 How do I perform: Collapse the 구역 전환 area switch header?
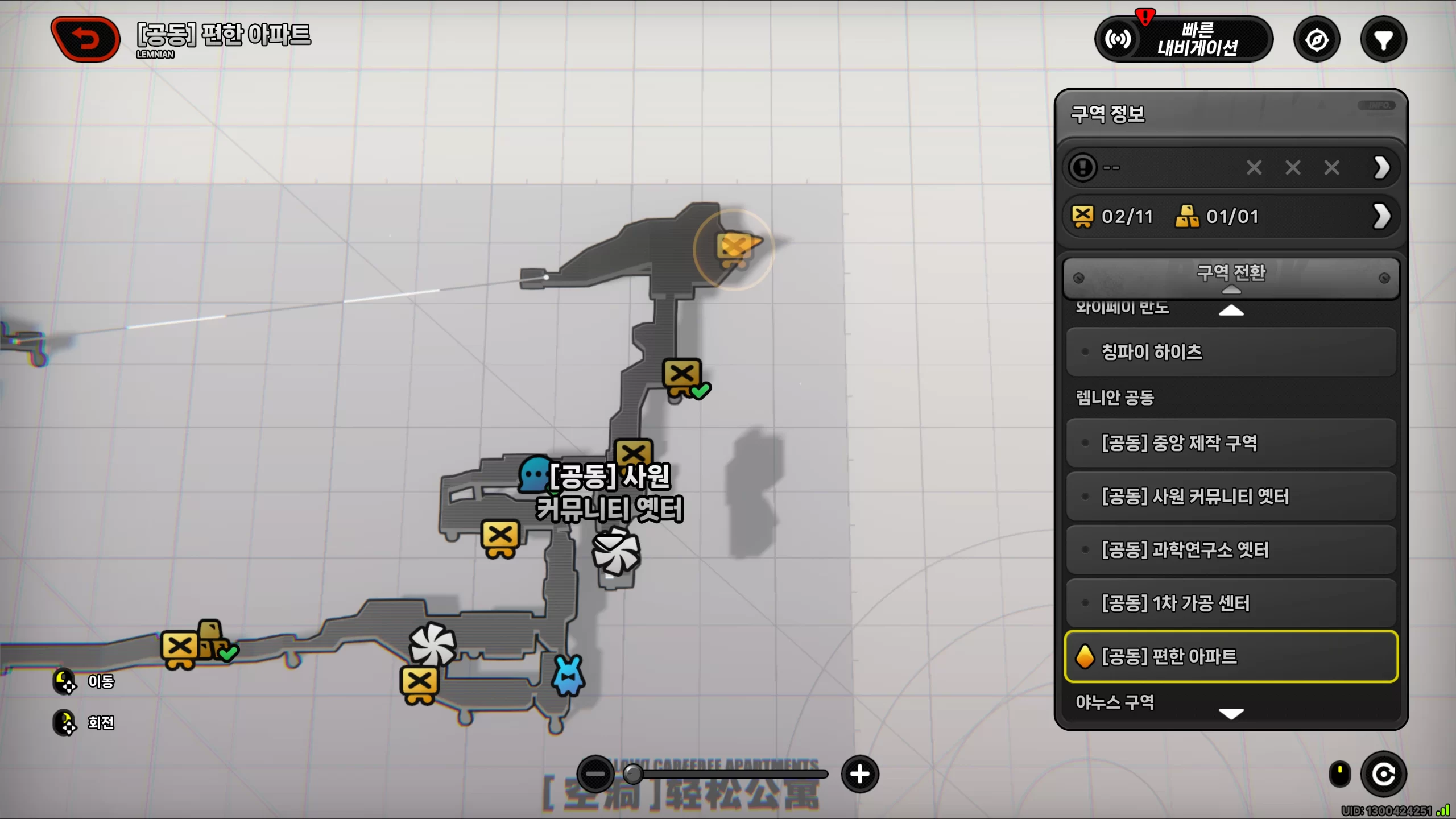(1231, 277)
